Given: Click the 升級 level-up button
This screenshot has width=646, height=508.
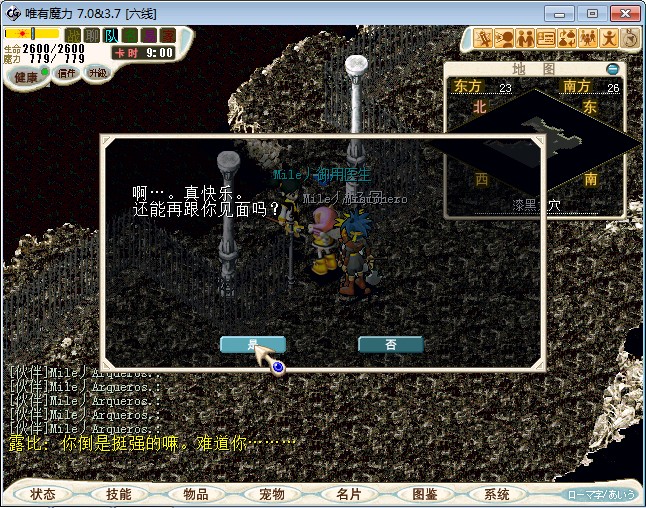Looking at the screenshot, I should pyautogui.click(x=97, y=73).
